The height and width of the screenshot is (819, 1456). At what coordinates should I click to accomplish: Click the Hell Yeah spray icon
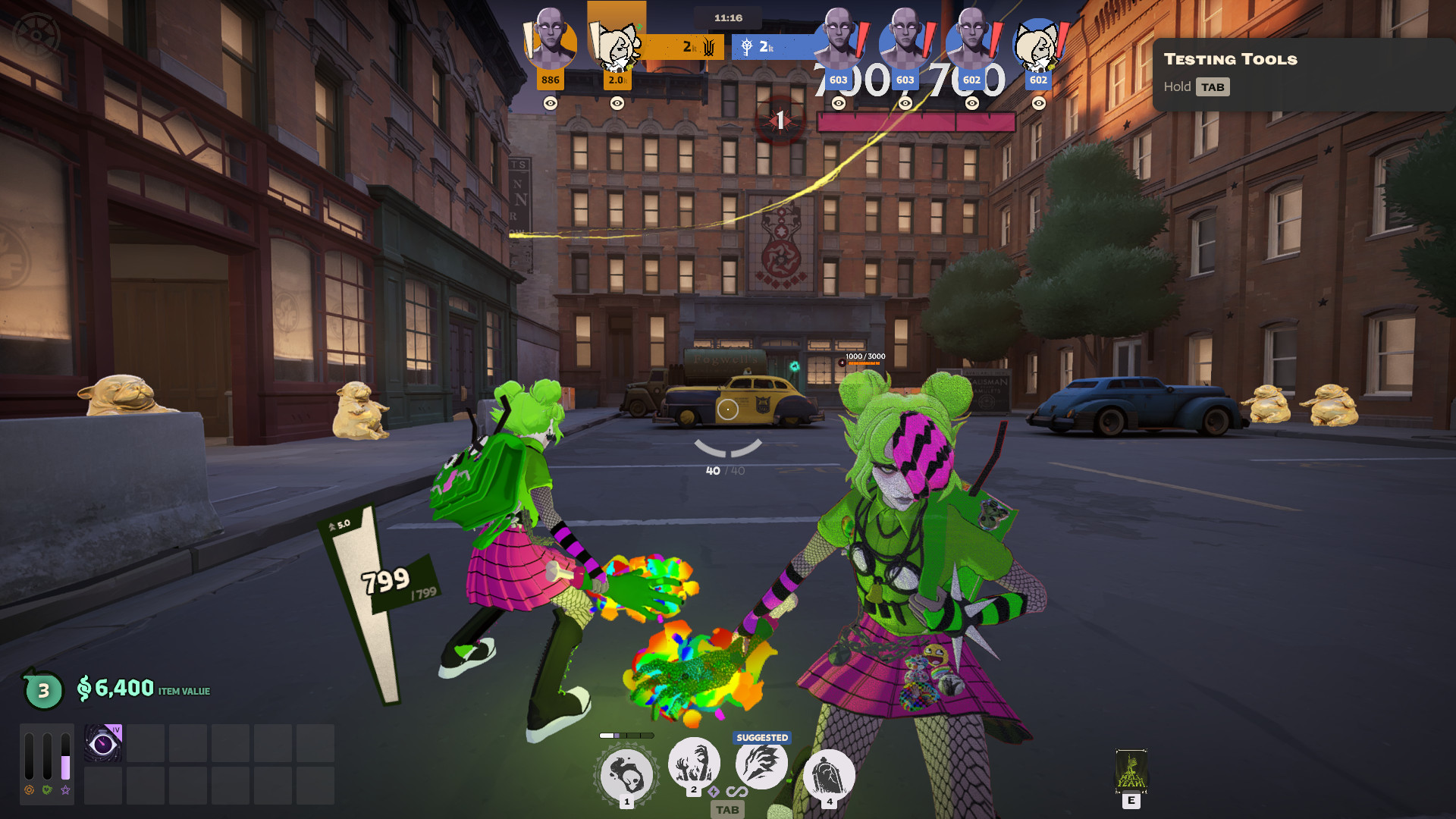click(1131, 770)
